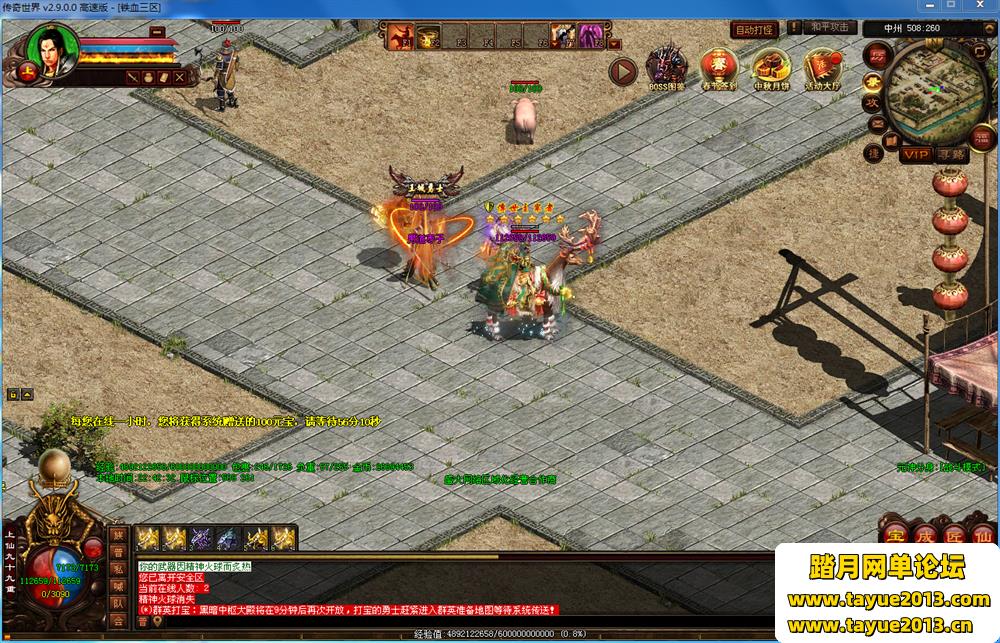The width and height of the screenshot is (1000, 643).
Task: Activate the 寻路 pathfinding button
Action: pos(953,154)
